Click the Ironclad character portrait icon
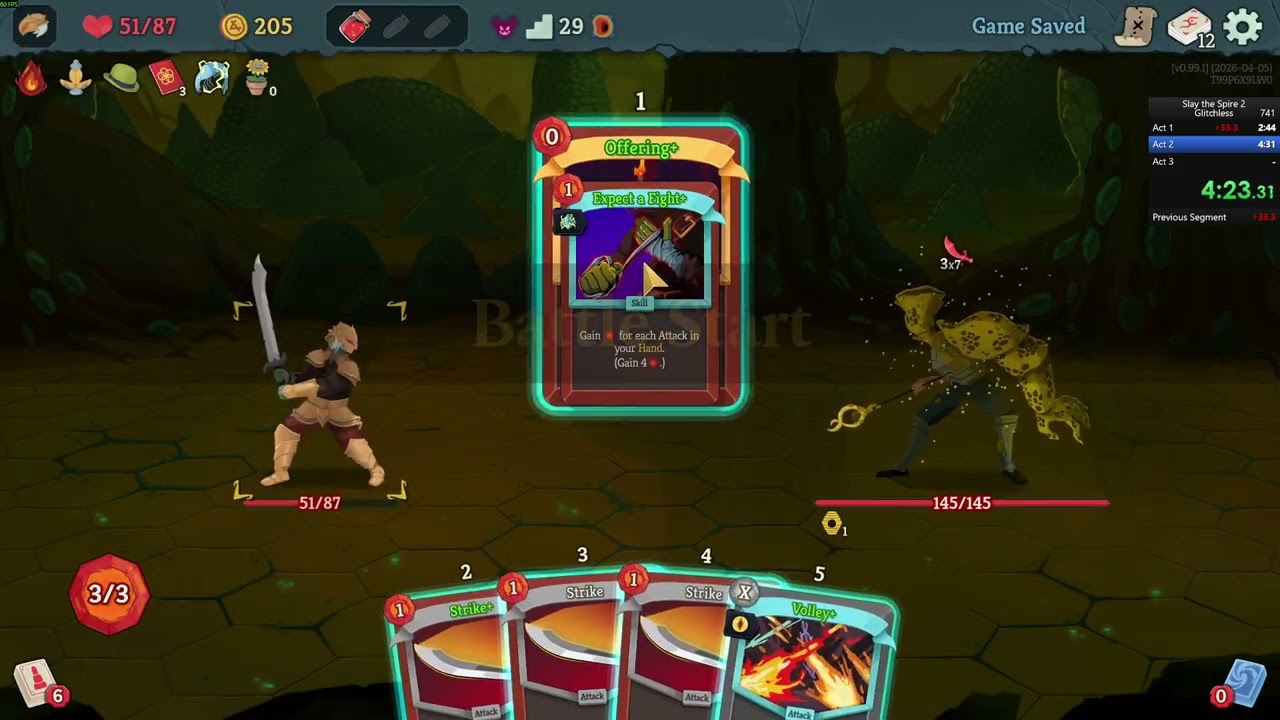The image size is (1280, 720). (x=33, y=26)
